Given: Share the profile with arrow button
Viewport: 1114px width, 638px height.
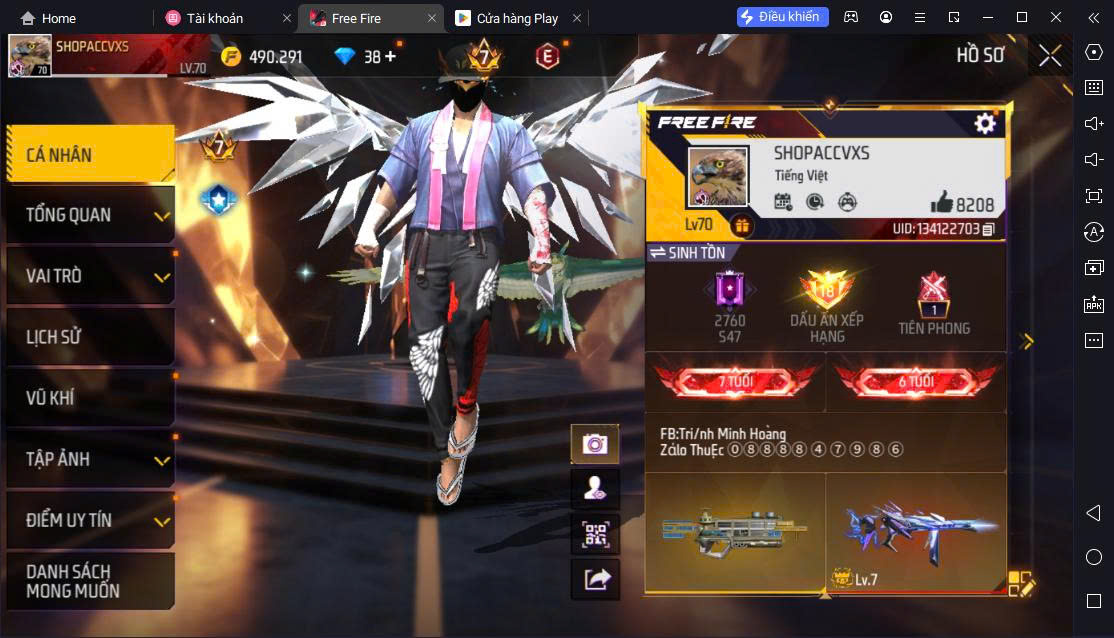Looking at the screenshot, I should pyautogui.click(x=595, y=579).
